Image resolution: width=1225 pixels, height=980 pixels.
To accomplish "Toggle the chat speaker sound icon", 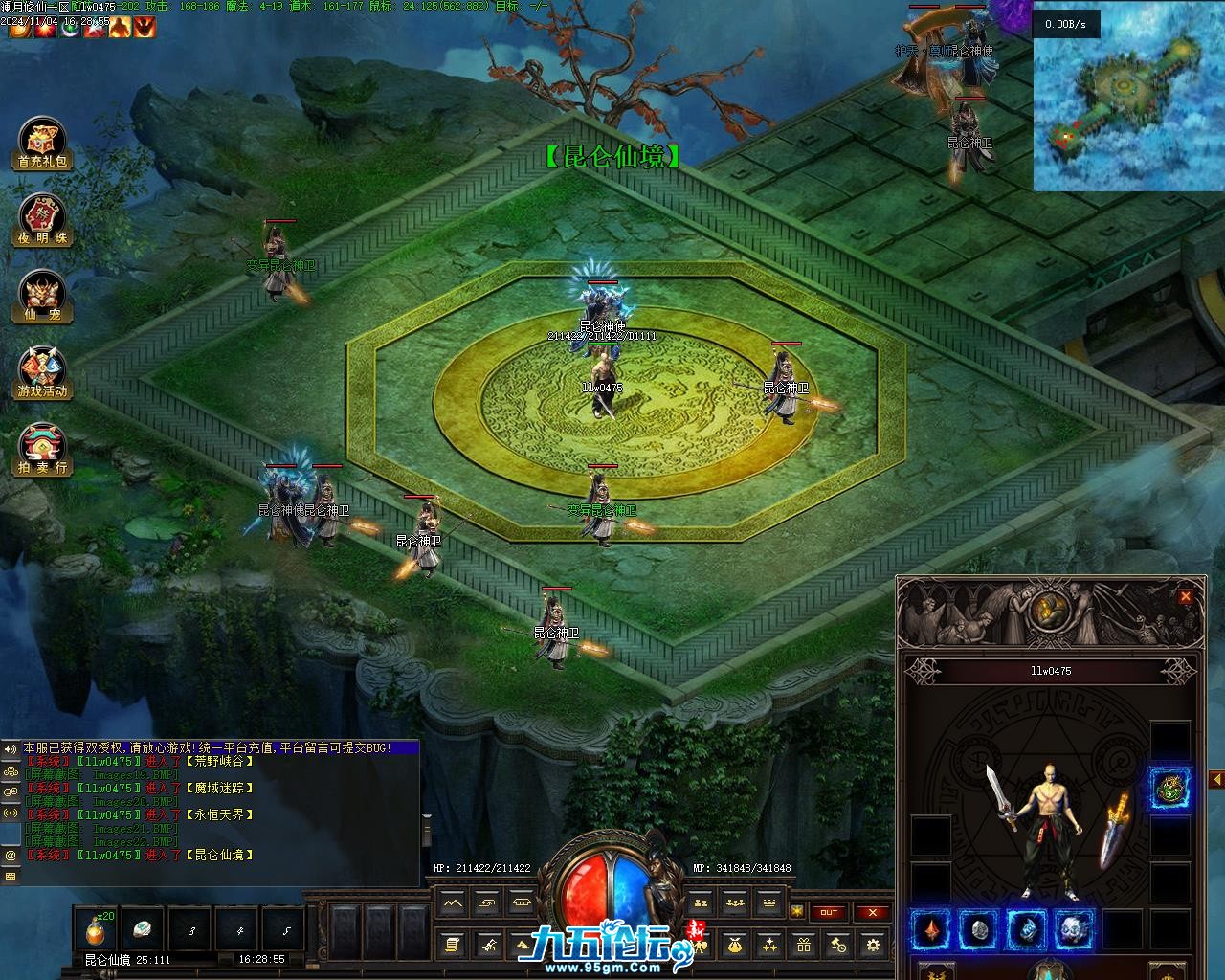I will click(x=11, y=747).
